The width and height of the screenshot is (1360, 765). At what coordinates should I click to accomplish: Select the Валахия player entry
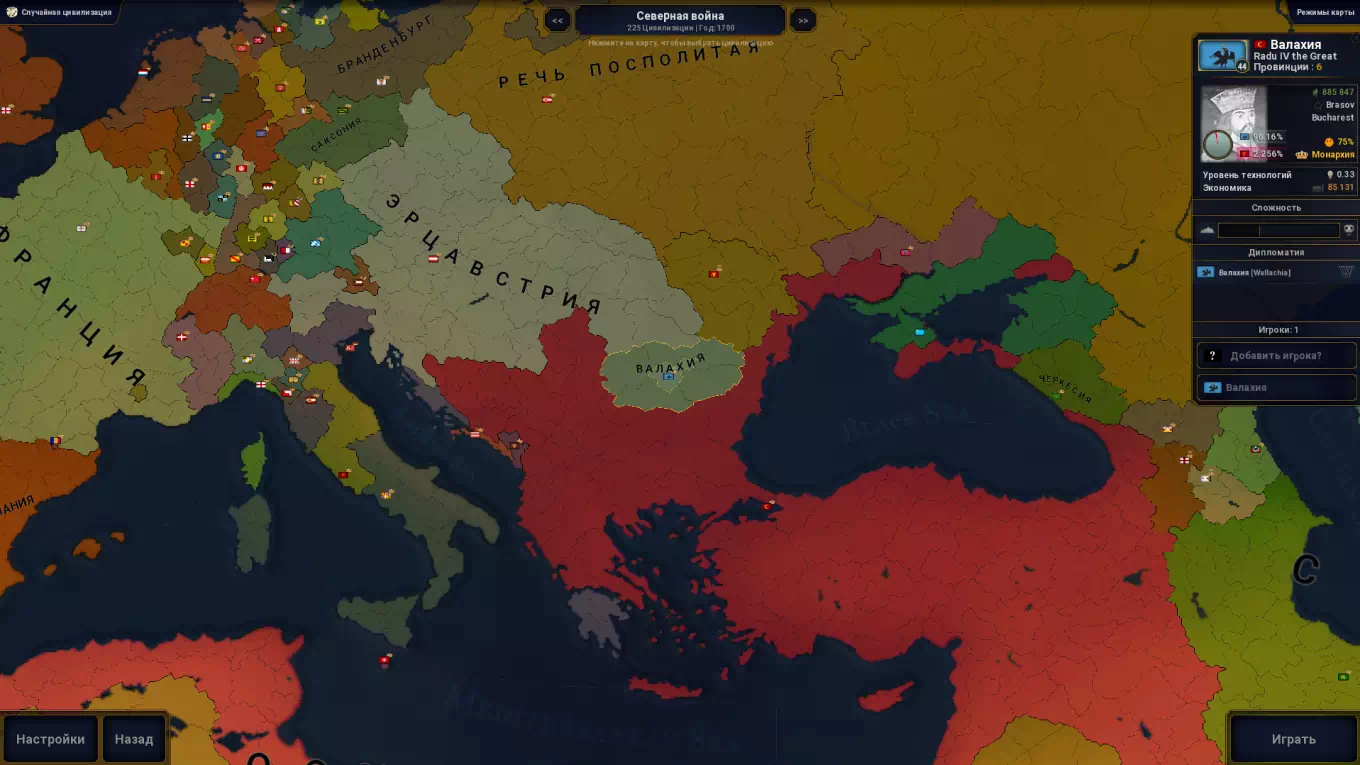pyautogui.click(x=1276, y=387)
